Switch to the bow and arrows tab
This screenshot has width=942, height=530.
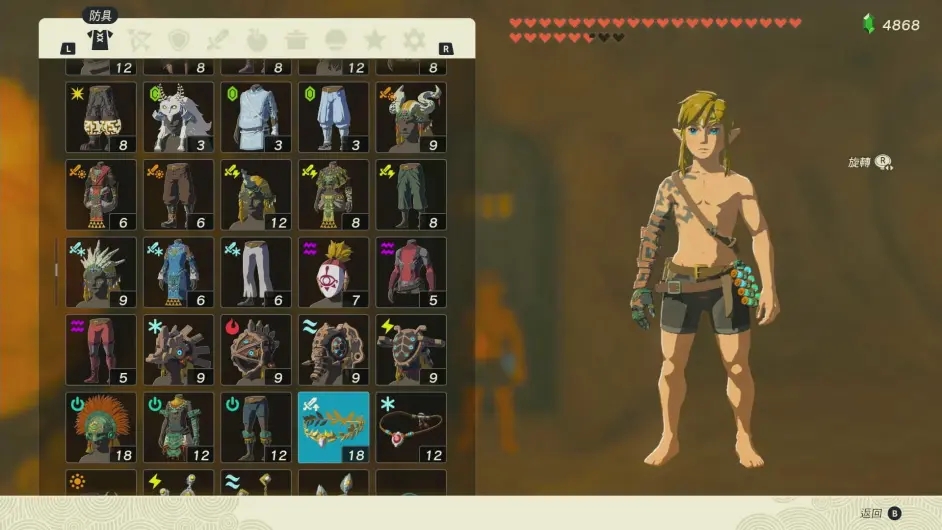pyautogui.click(x=139, y=41)
